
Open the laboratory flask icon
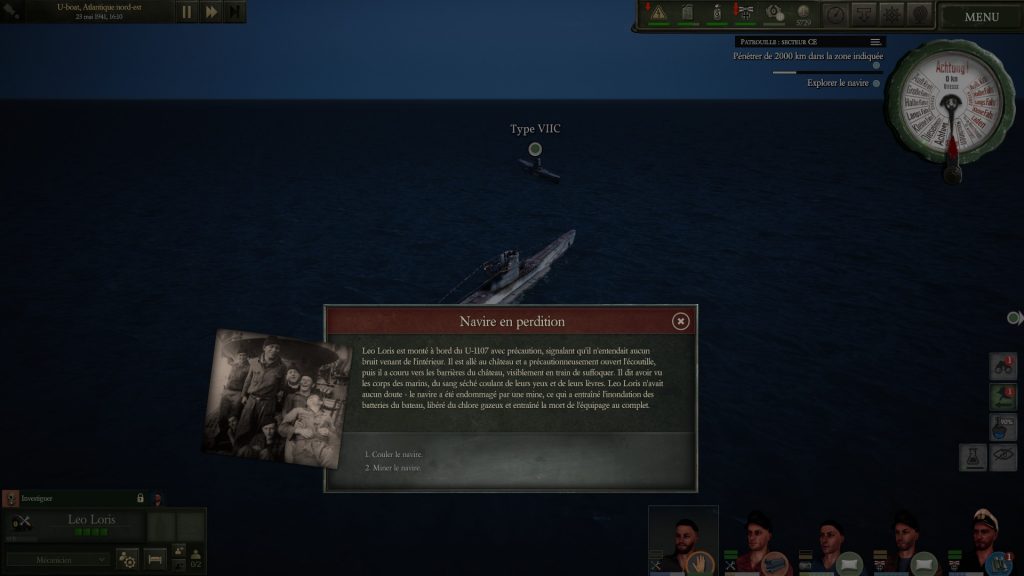click(x=974, y=458)
